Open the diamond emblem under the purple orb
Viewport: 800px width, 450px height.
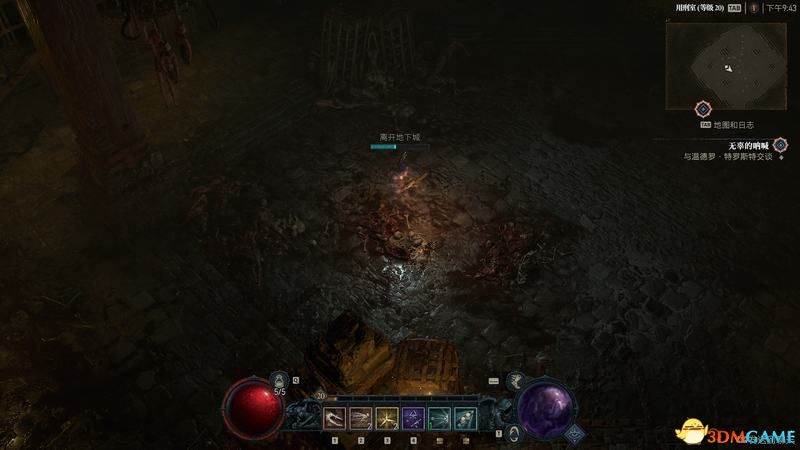(575, 433)
